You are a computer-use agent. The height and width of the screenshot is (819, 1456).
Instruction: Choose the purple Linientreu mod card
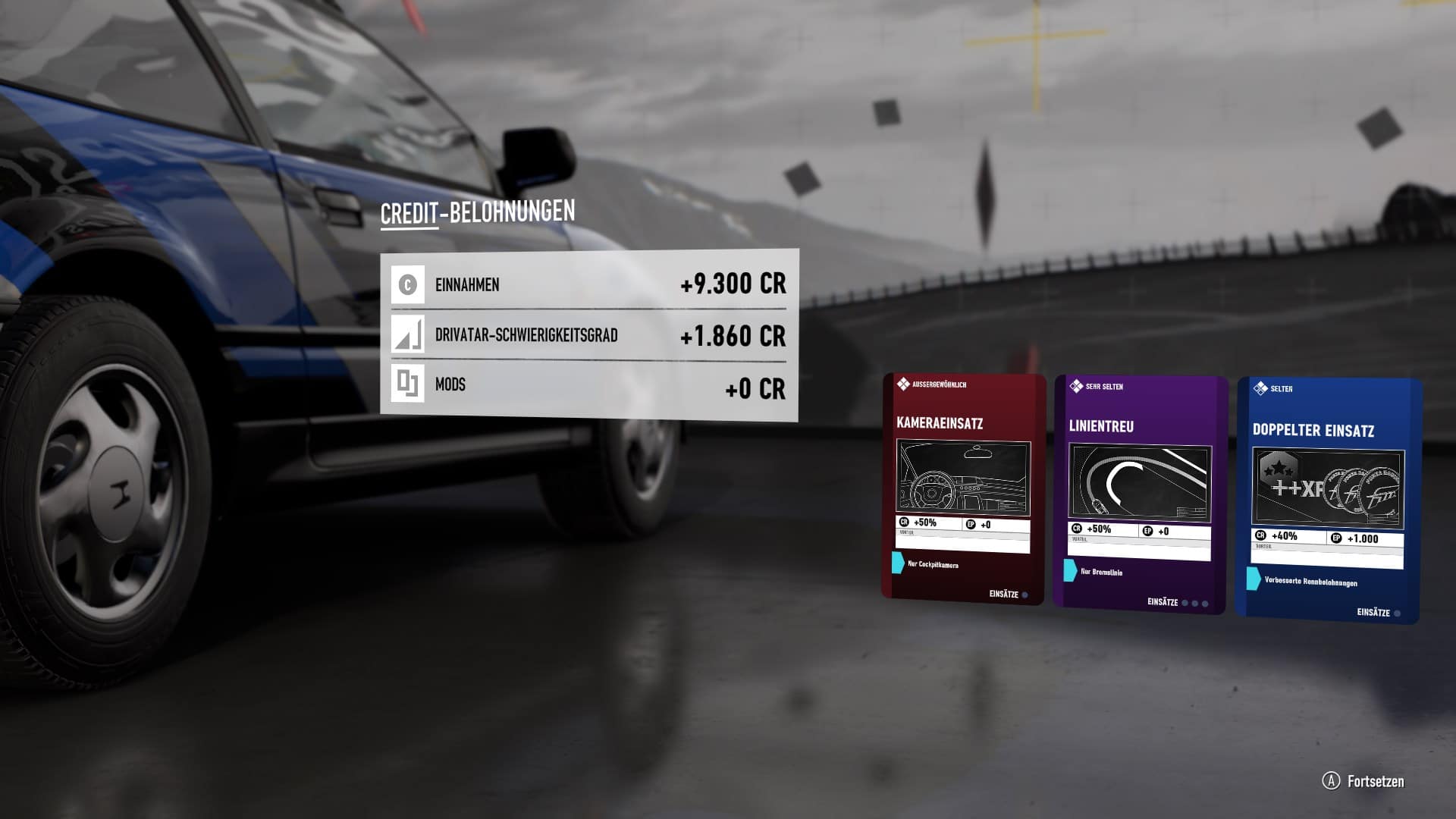[x=1139, y=494]
